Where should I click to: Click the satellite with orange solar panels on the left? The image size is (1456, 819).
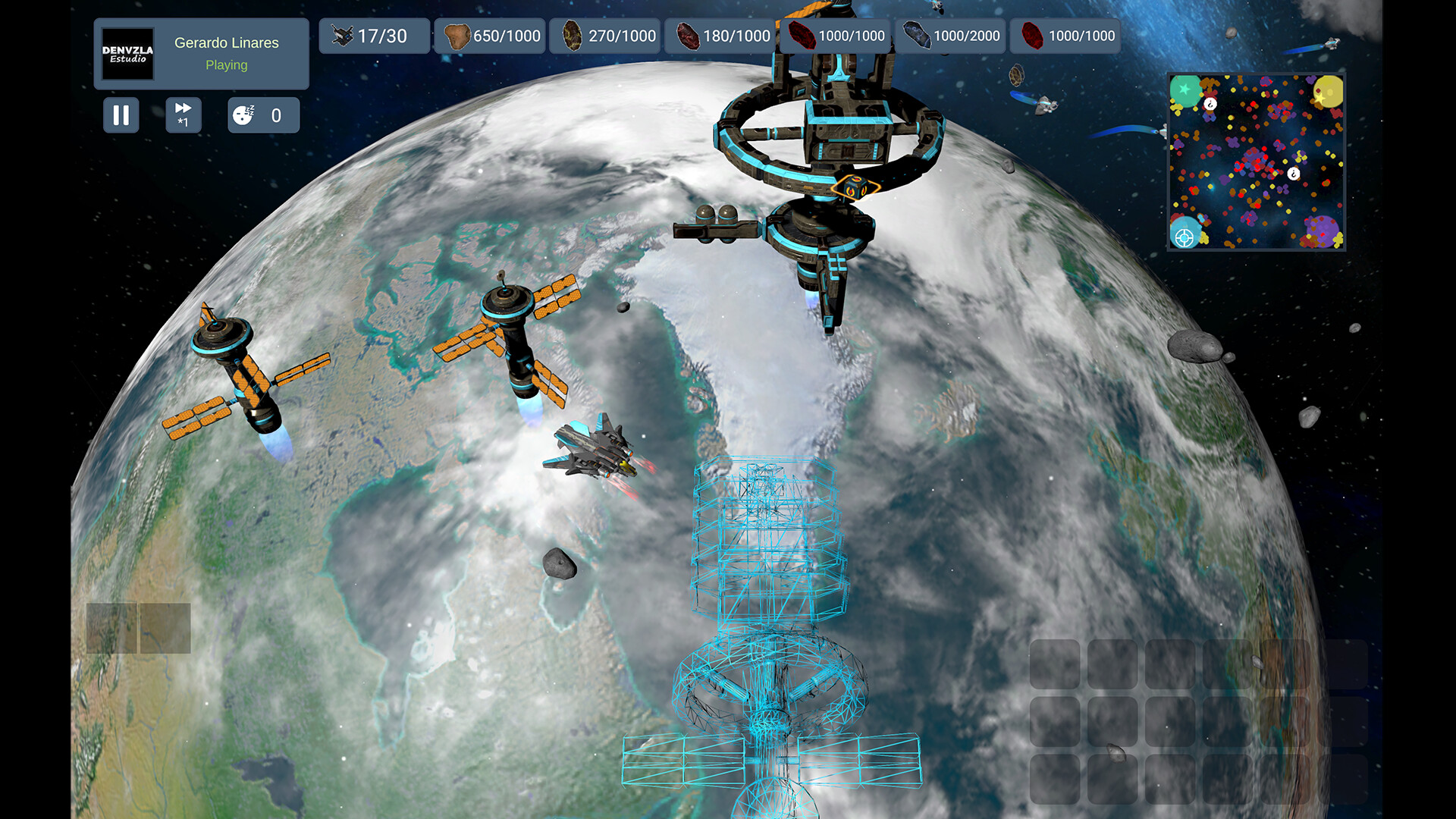click(243, 372)
